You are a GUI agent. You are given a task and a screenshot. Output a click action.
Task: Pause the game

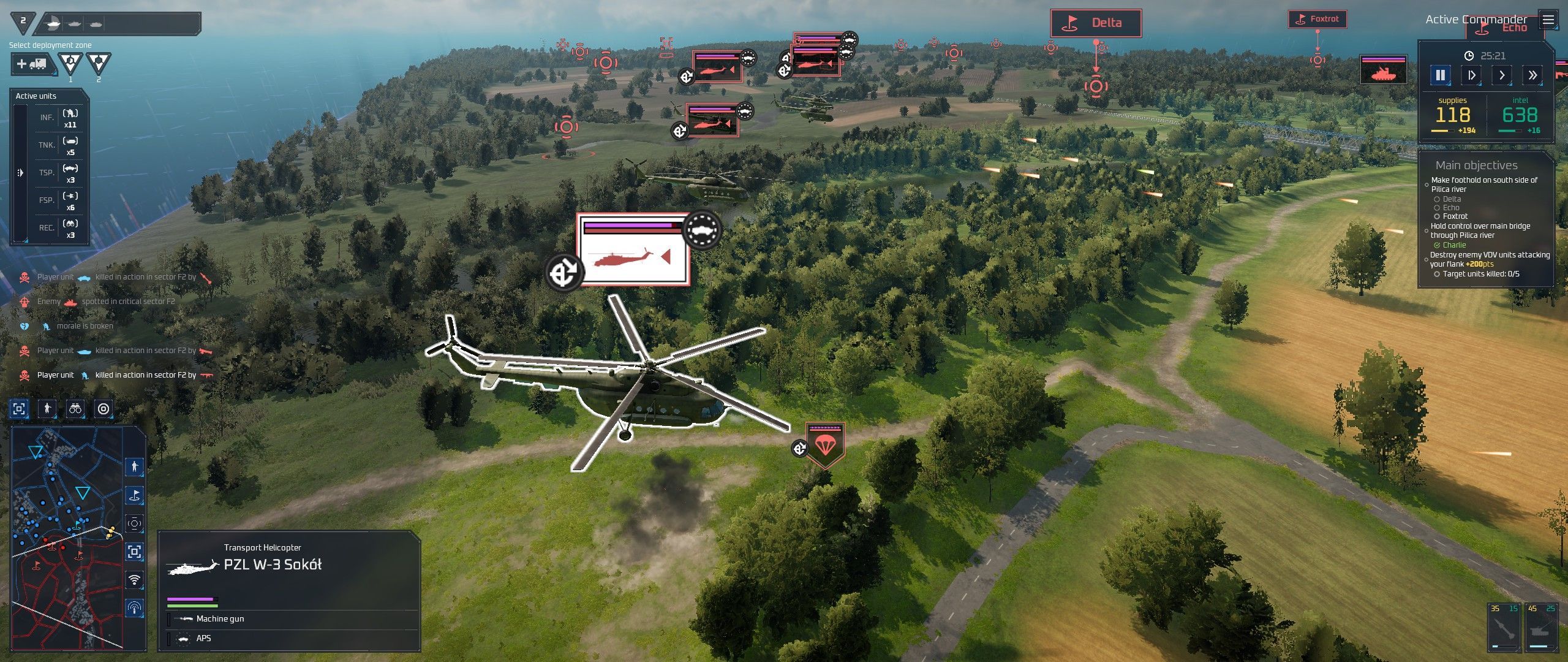pyautogui.click(x=1440, y=75)
